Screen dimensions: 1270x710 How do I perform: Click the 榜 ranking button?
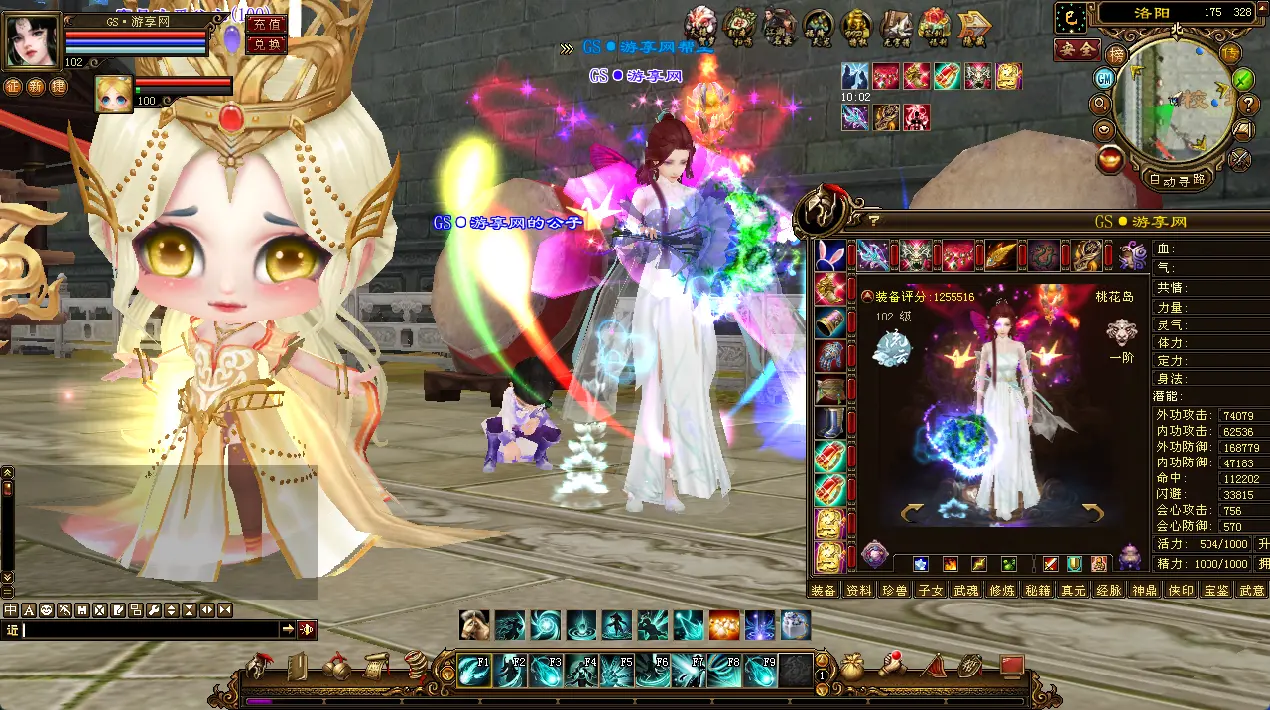click(x=1117, y=55)
